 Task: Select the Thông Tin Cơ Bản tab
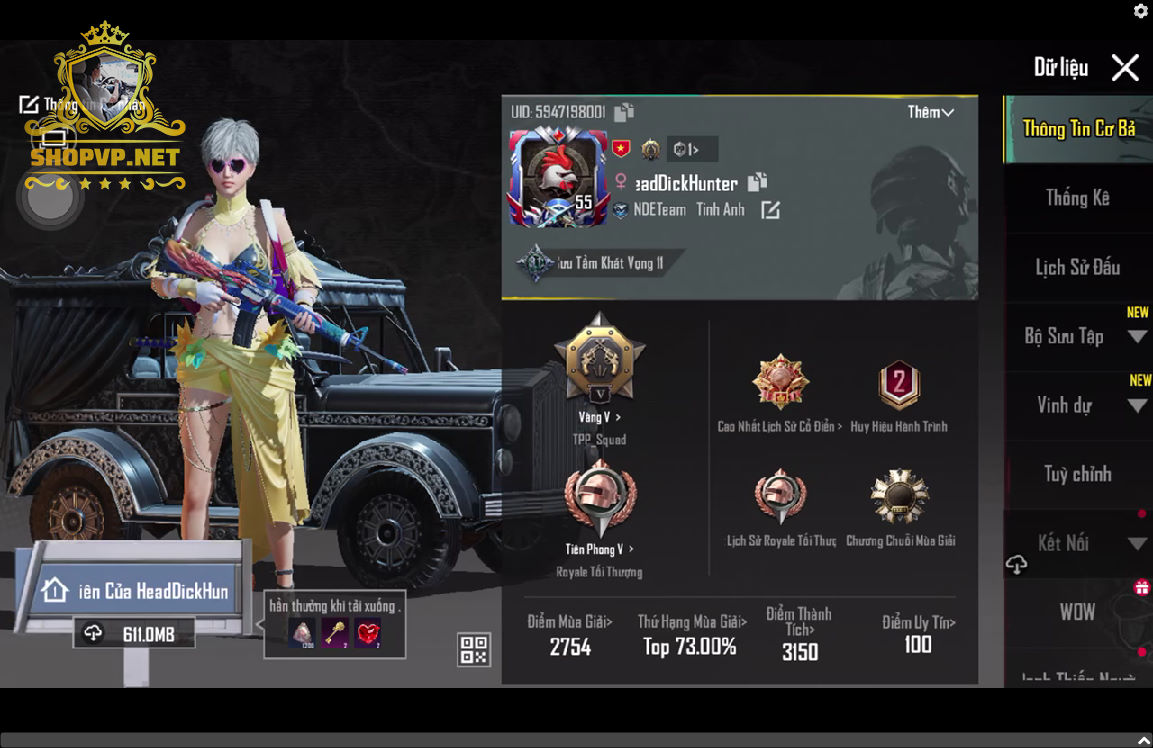[x=1077, y=129]
